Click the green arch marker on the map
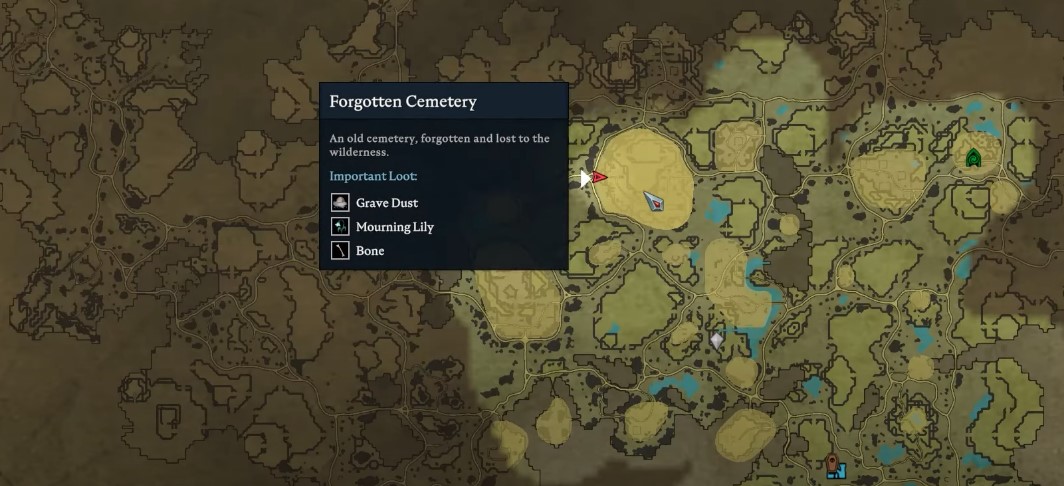Viewport: 1064px width, 486px height. coord(973,157)
